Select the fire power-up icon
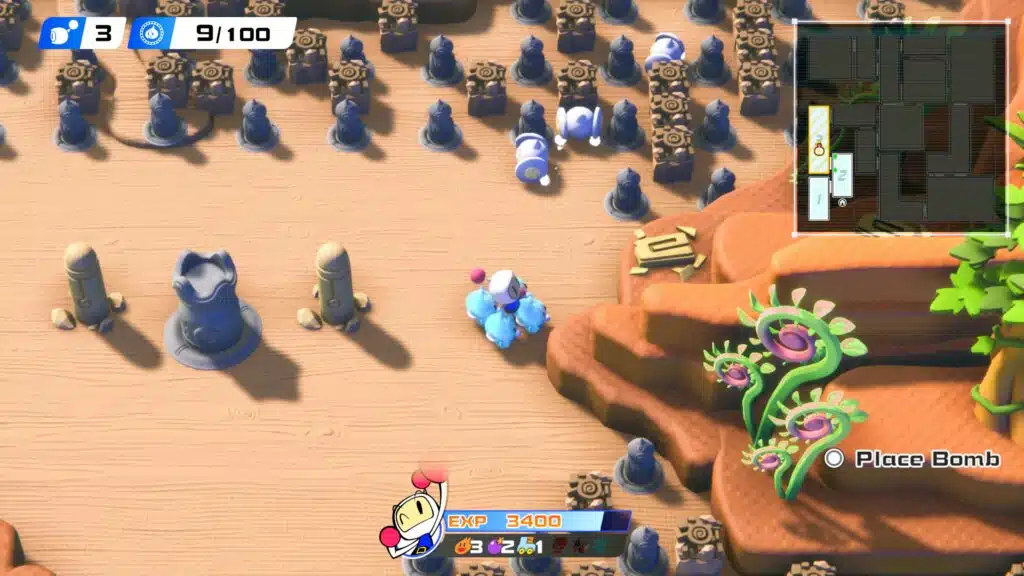This screenshot has height=576, width=1024. pos(463,546)
